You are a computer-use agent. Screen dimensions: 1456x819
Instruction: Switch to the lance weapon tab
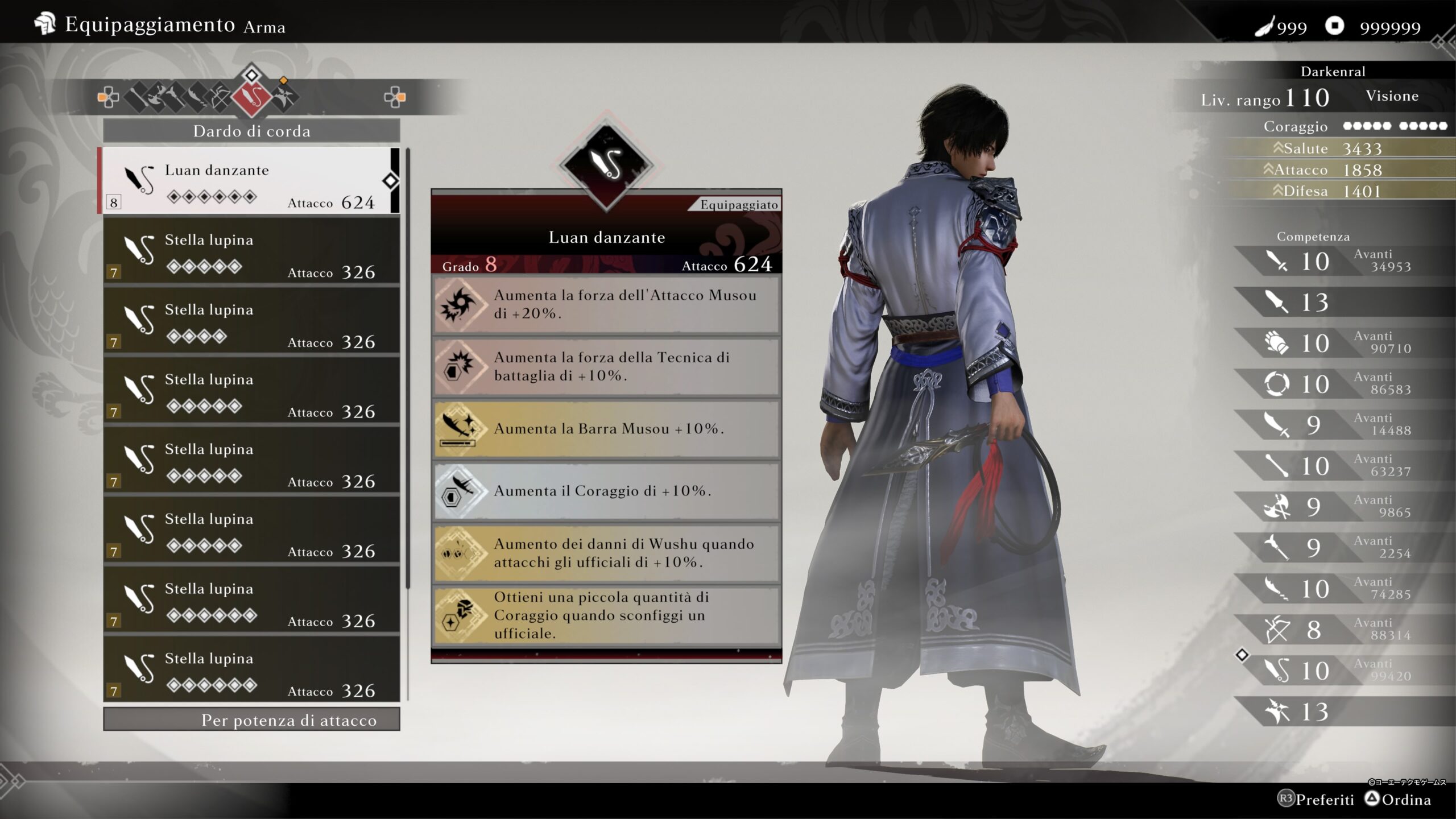point(175,97)
